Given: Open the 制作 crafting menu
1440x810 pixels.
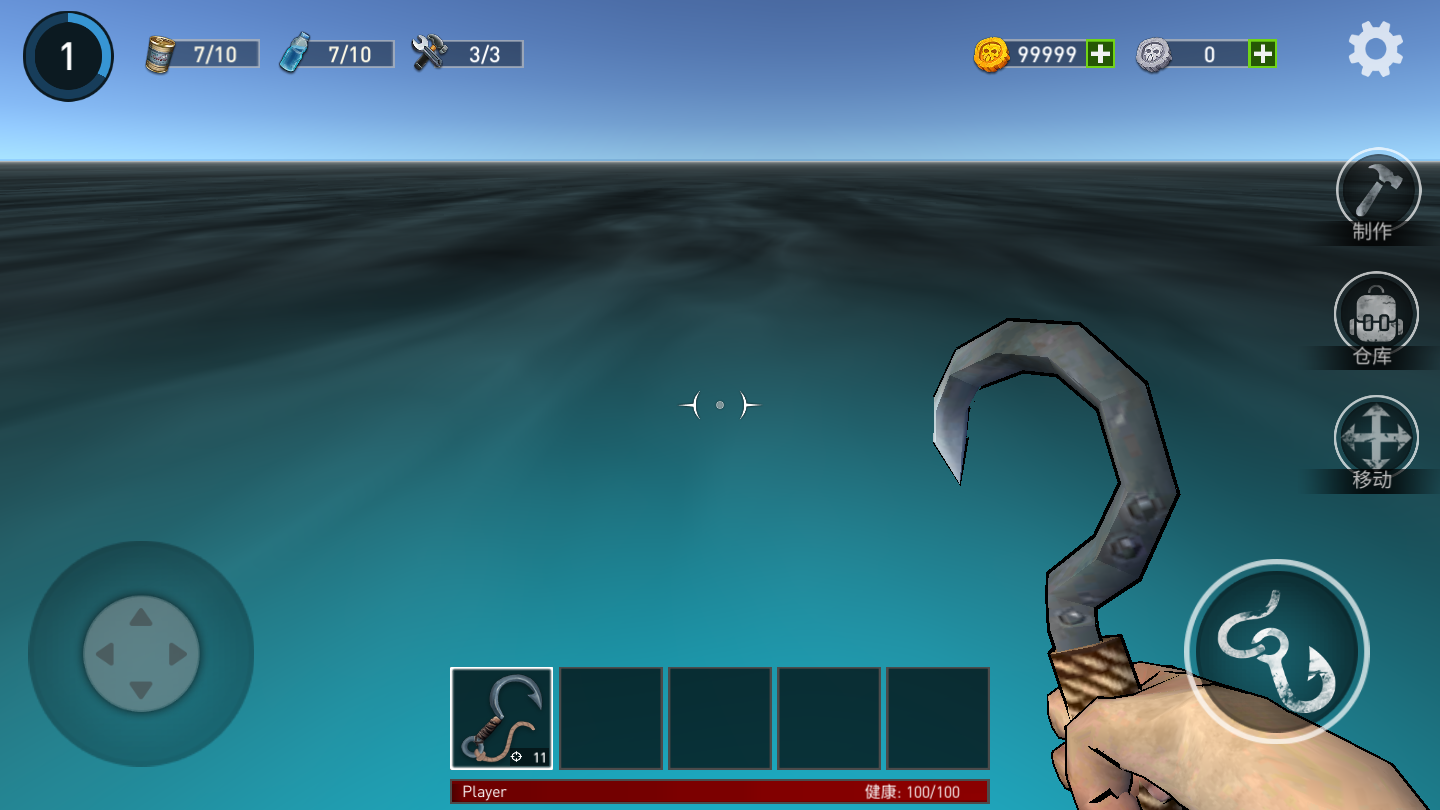Looking at the screenshot, I should click(1378, 190).
